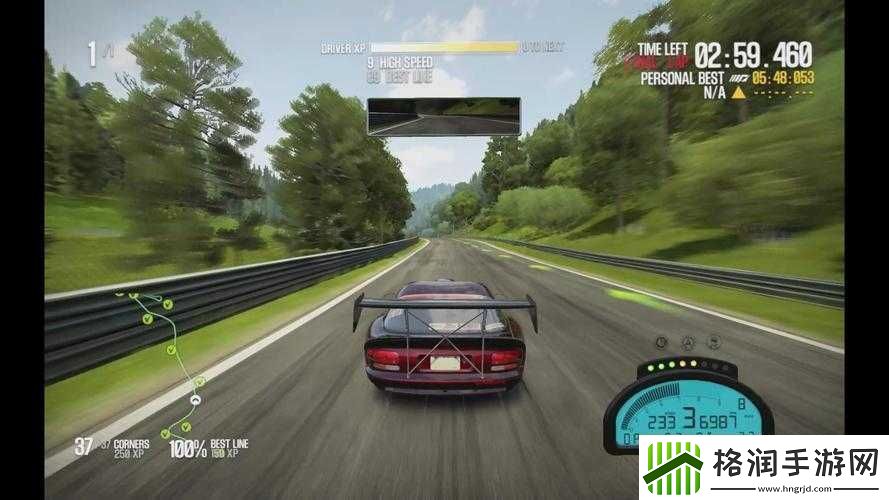This screenshot has width=889, height=500.
Task: Open the green track route minimap
Action: [x=169, y=361]
